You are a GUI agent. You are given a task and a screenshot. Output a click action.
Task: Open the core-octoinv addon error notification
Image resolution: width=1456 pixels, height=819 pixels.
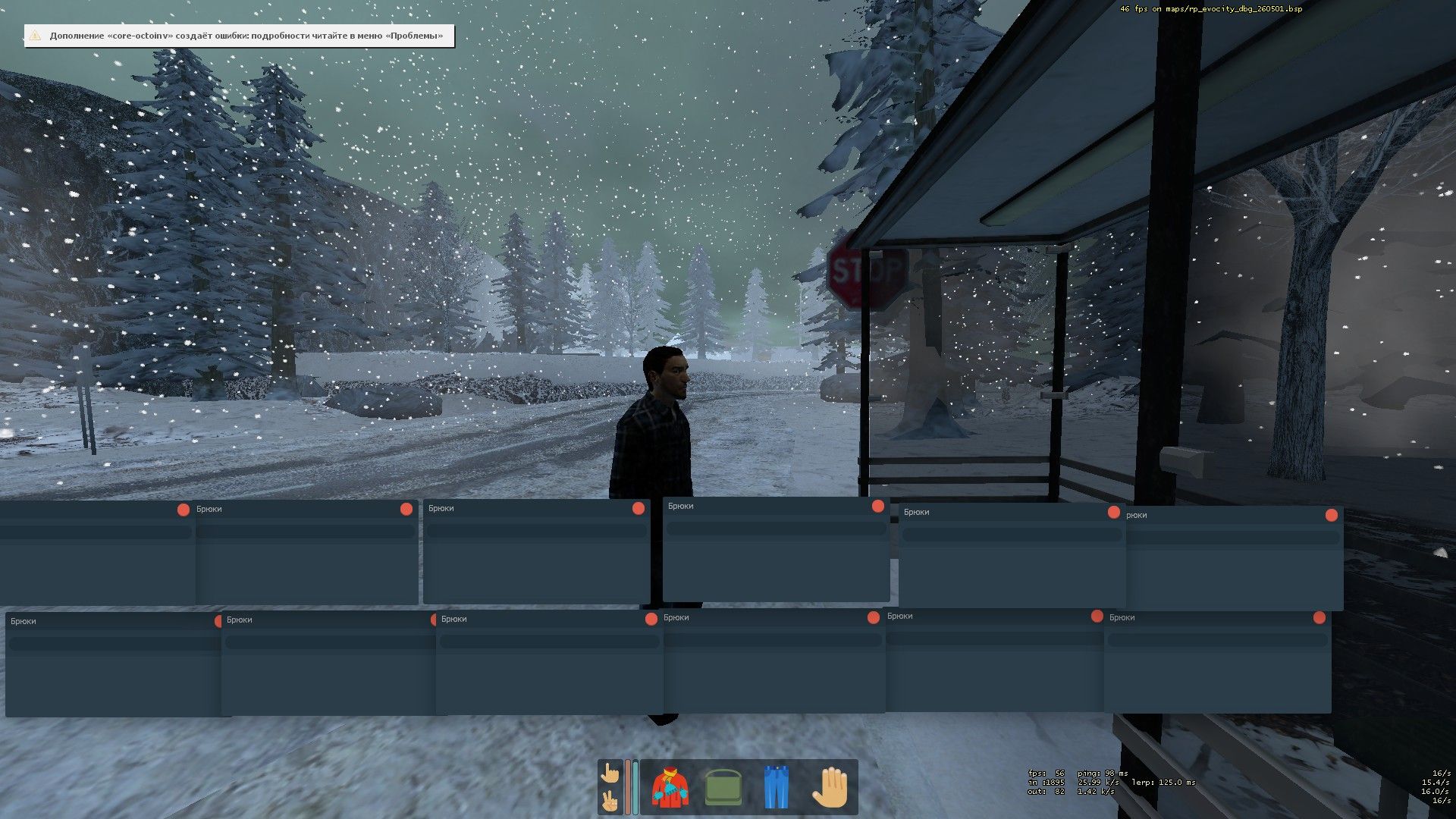tap(240, 36)
